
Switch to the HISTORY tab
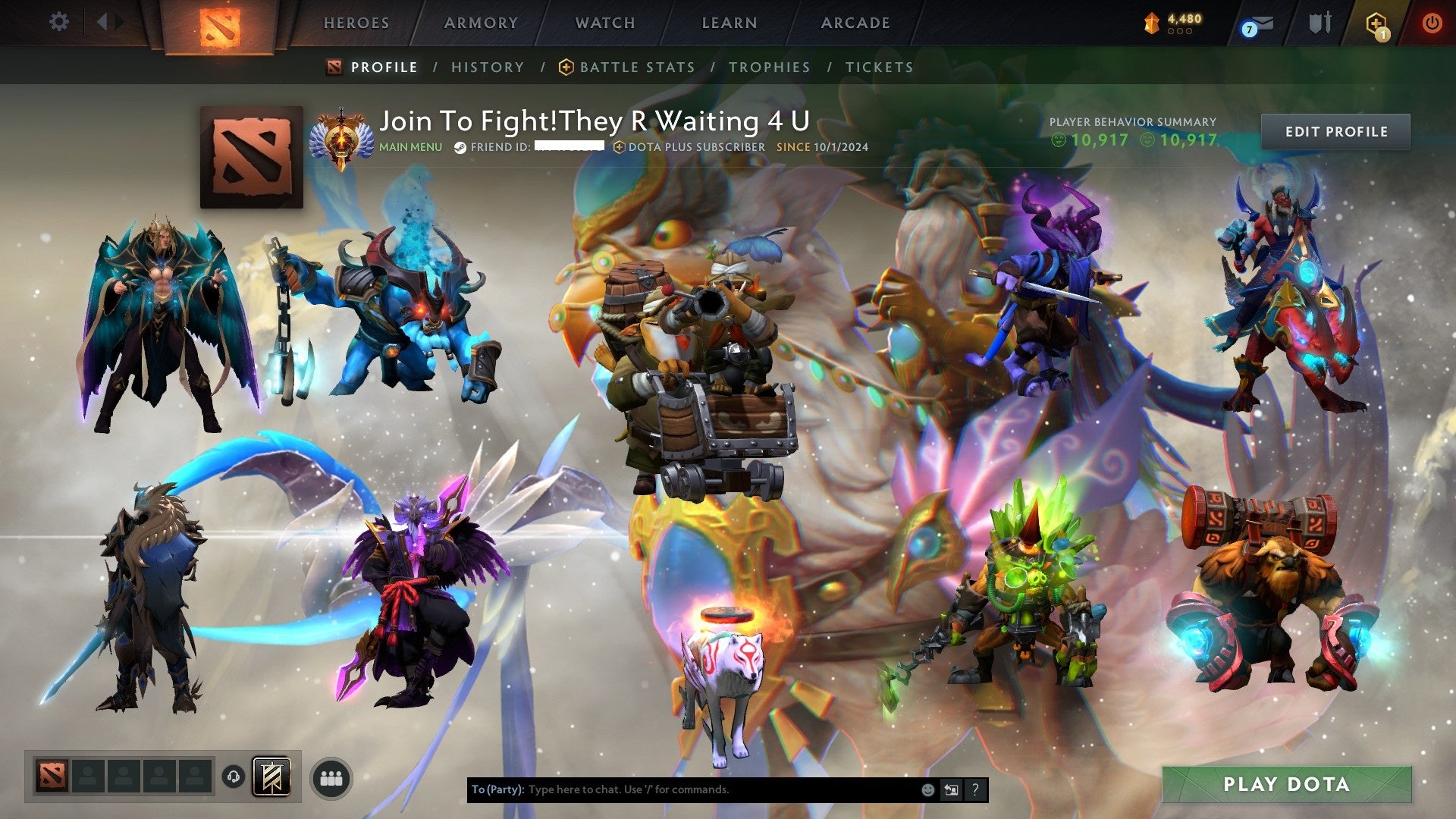click(488, 67)
